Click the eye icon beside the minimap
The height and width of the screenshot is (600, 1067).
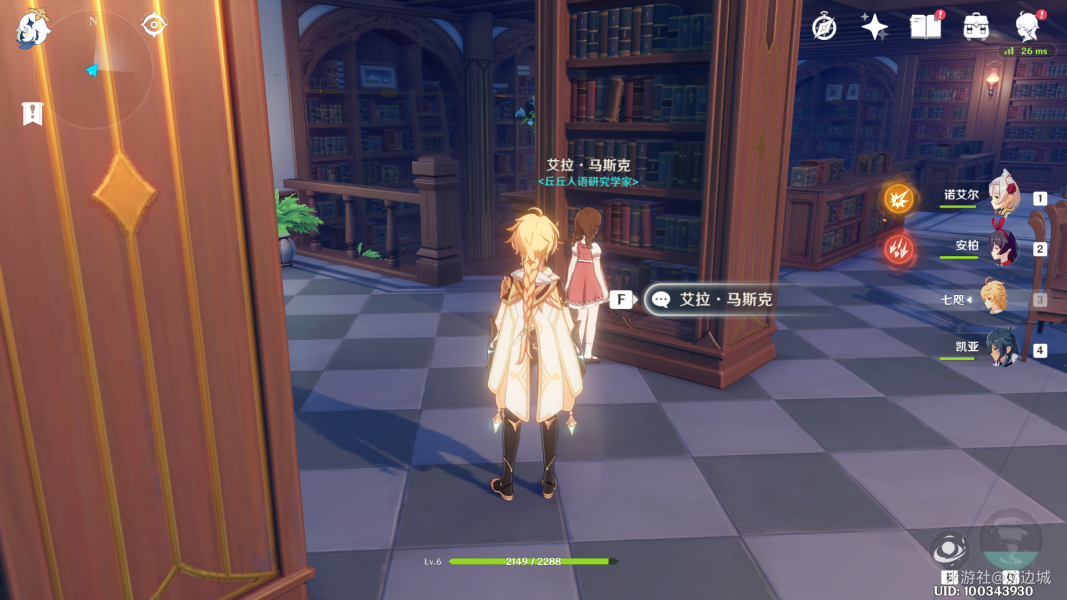[x=154, y=25]
